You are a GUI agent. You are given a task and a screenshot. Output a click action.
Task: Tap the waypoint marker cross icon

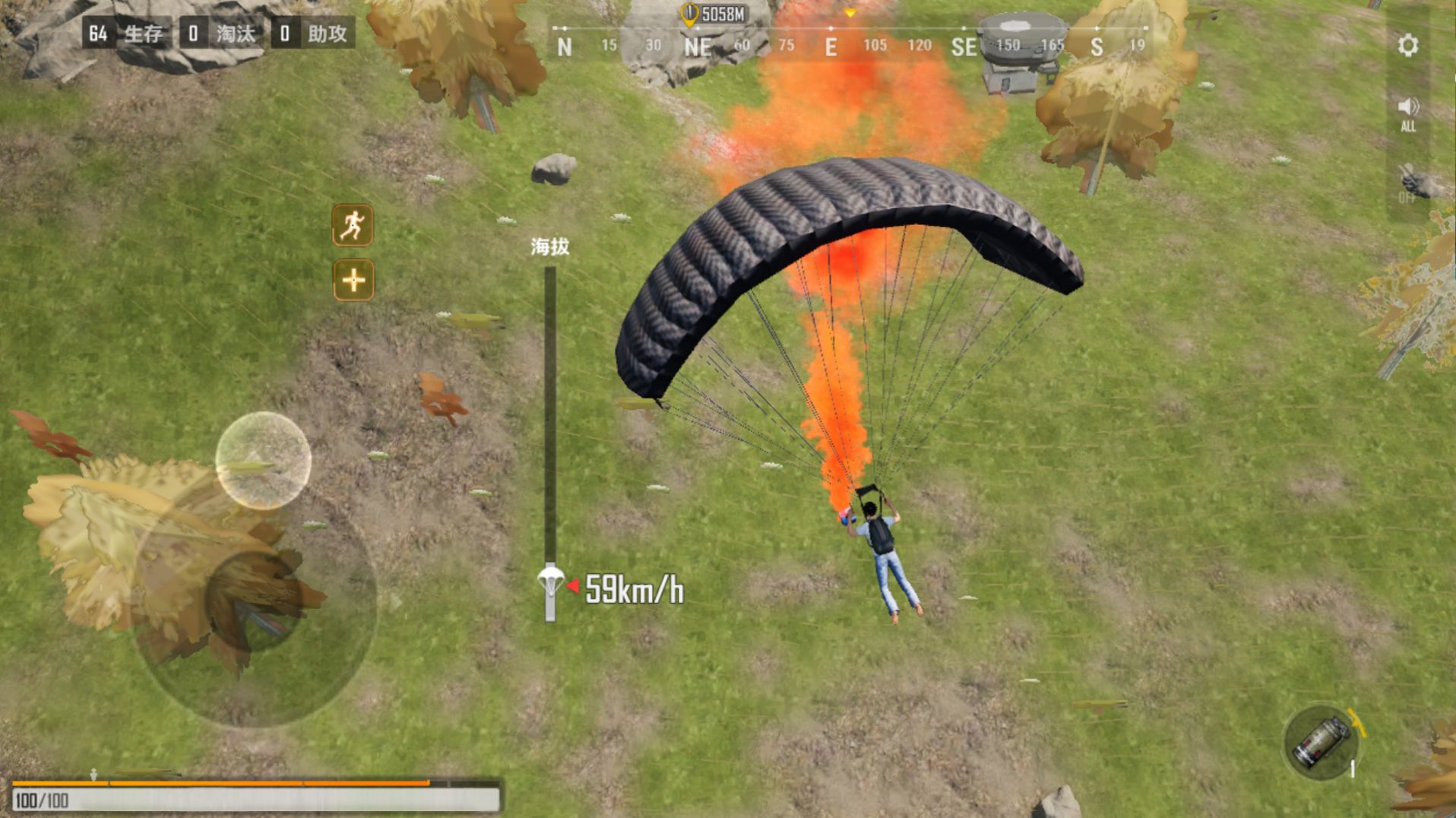352,281
